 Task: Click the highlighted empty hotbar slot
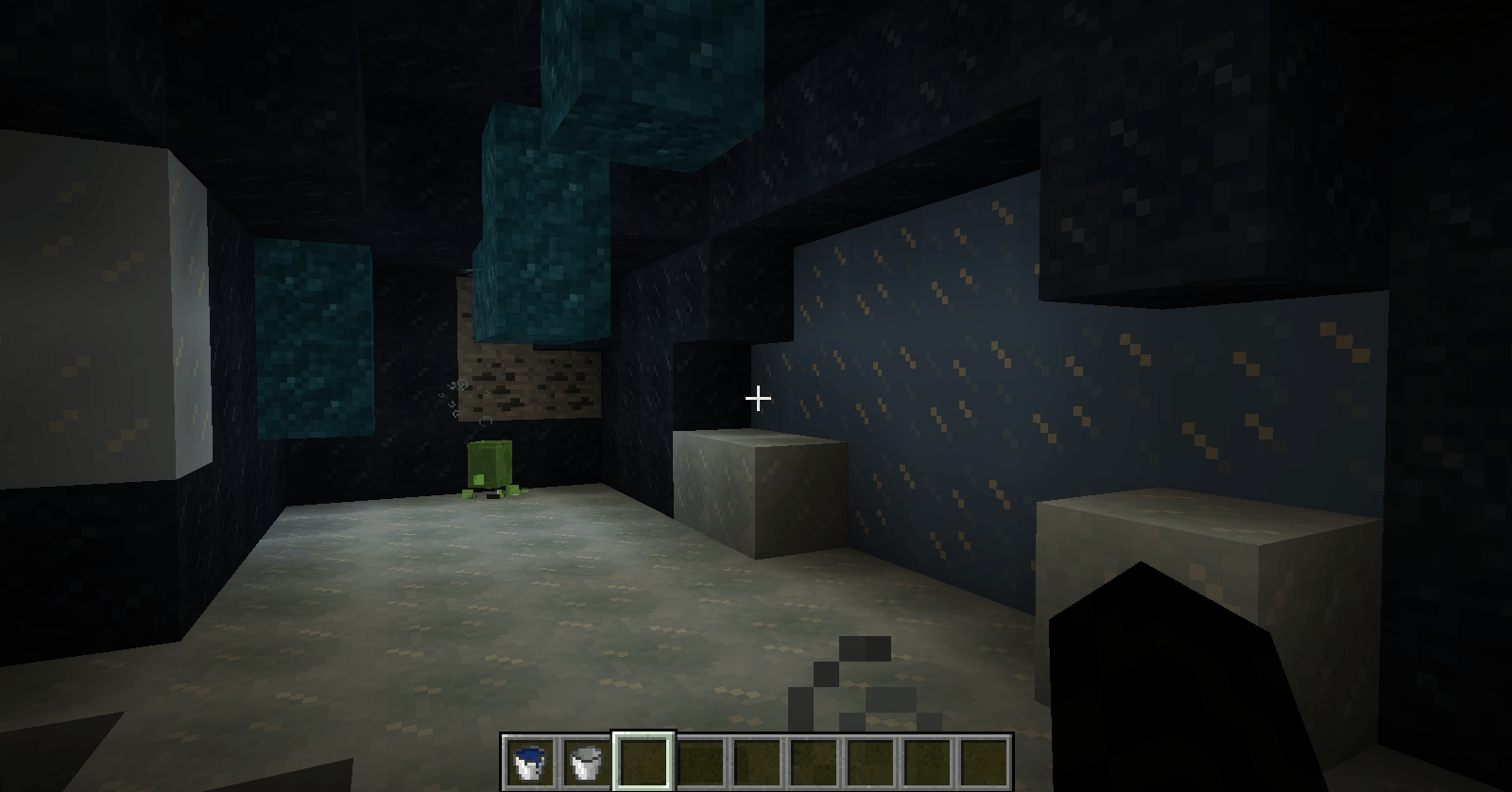tap(644, 762)
